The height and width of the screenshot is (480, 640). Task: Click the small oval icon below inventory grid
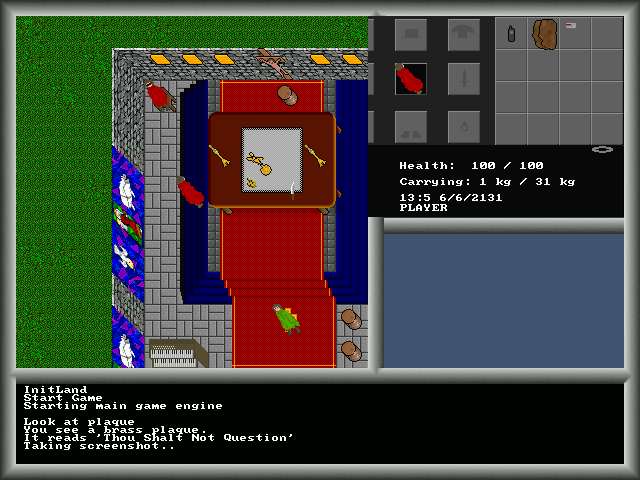click(602, 149)
